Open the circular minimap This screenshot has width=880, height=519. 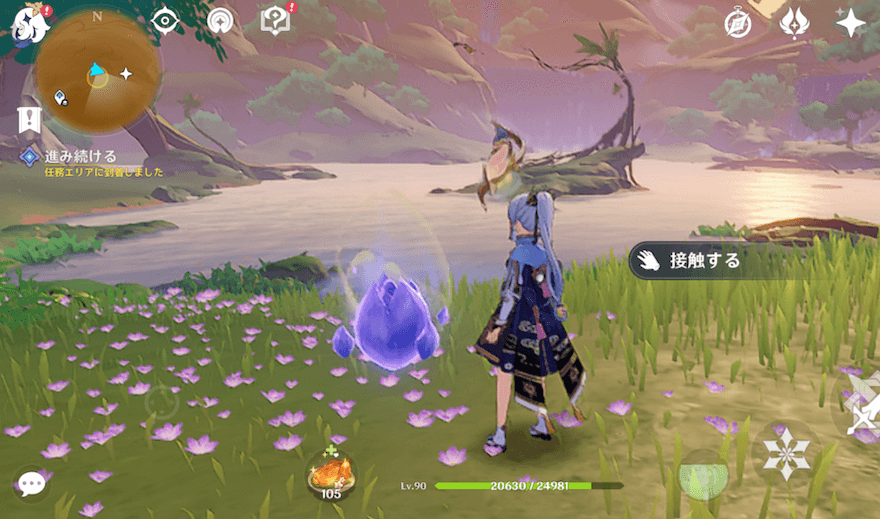point(98,73)
